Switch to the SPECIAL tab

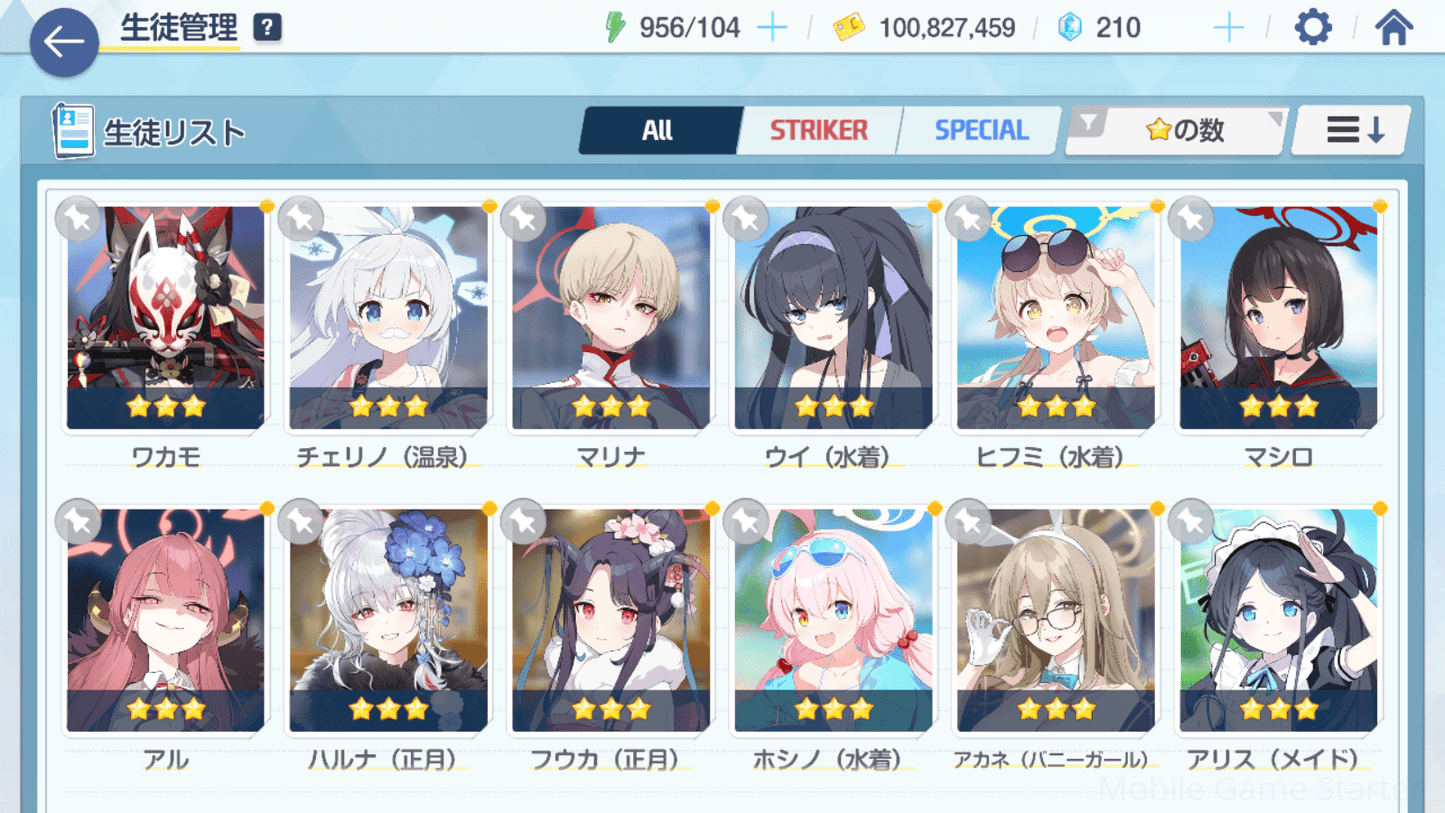click(980, 130)
